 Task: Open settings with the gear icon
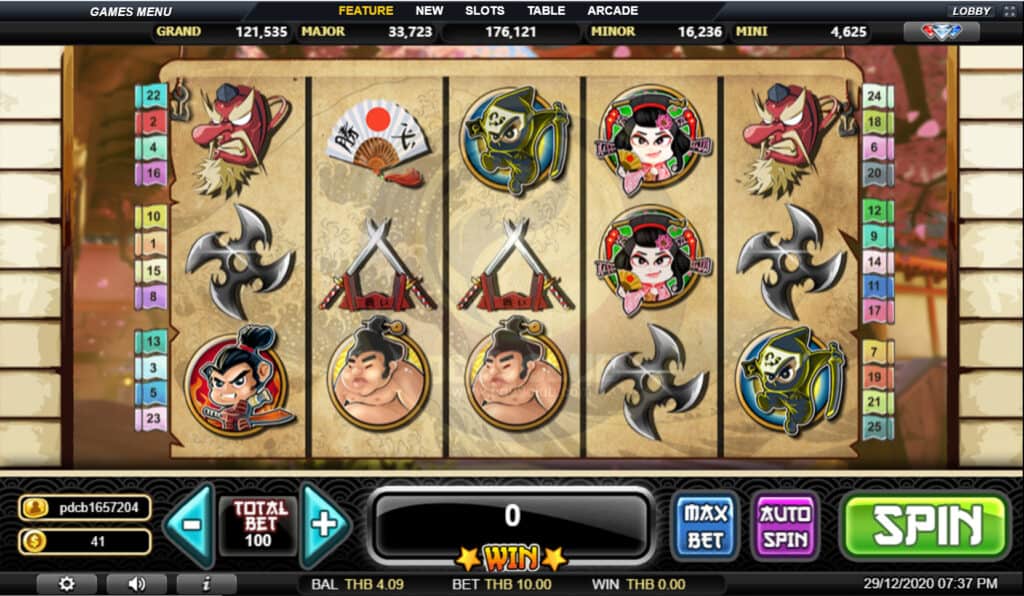(66, 584)
